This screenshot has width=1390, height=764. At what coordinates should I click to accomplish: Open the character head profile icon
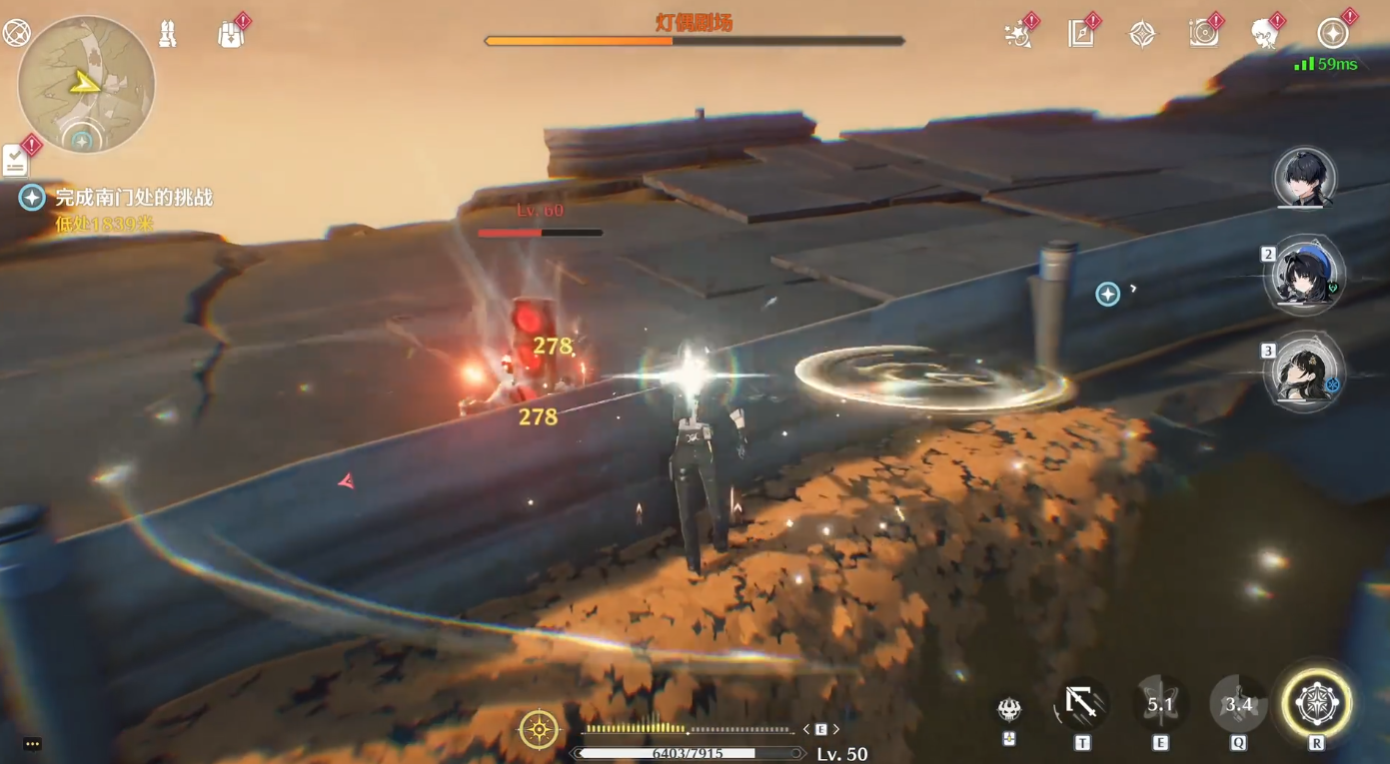(1265, 34)
